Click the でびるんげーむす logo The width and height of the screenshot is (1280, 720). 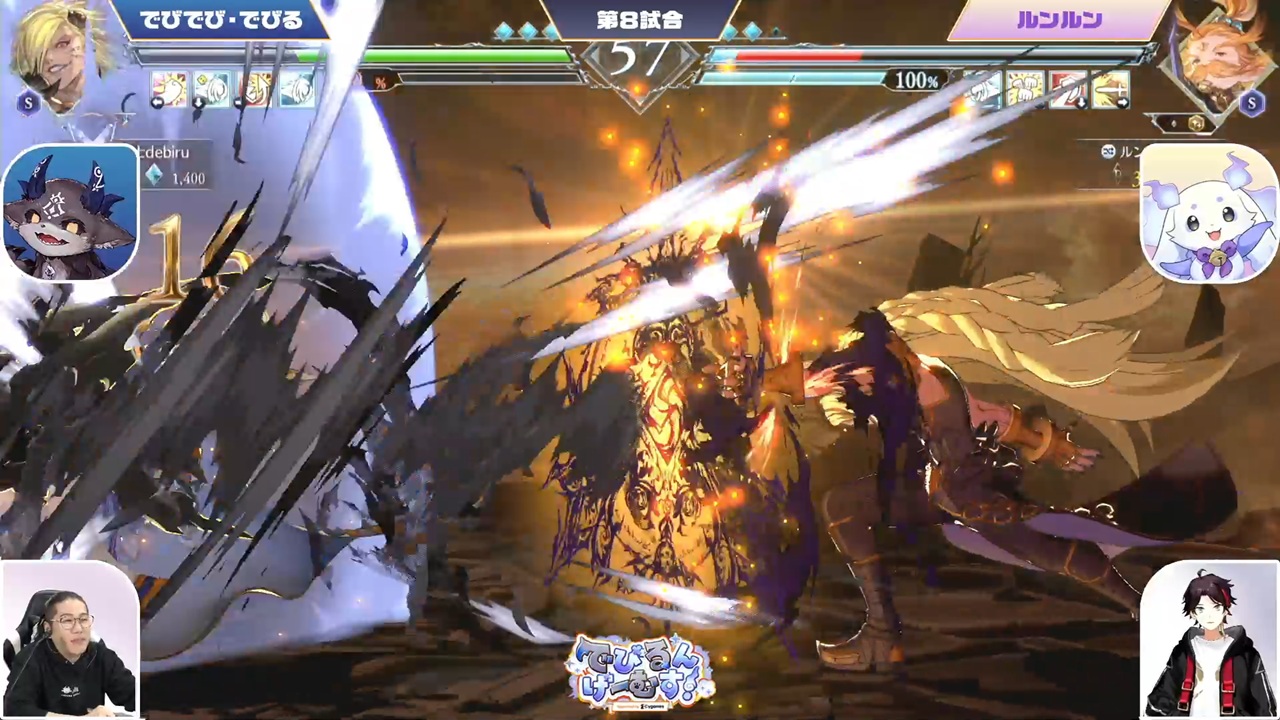click(640, 672)
